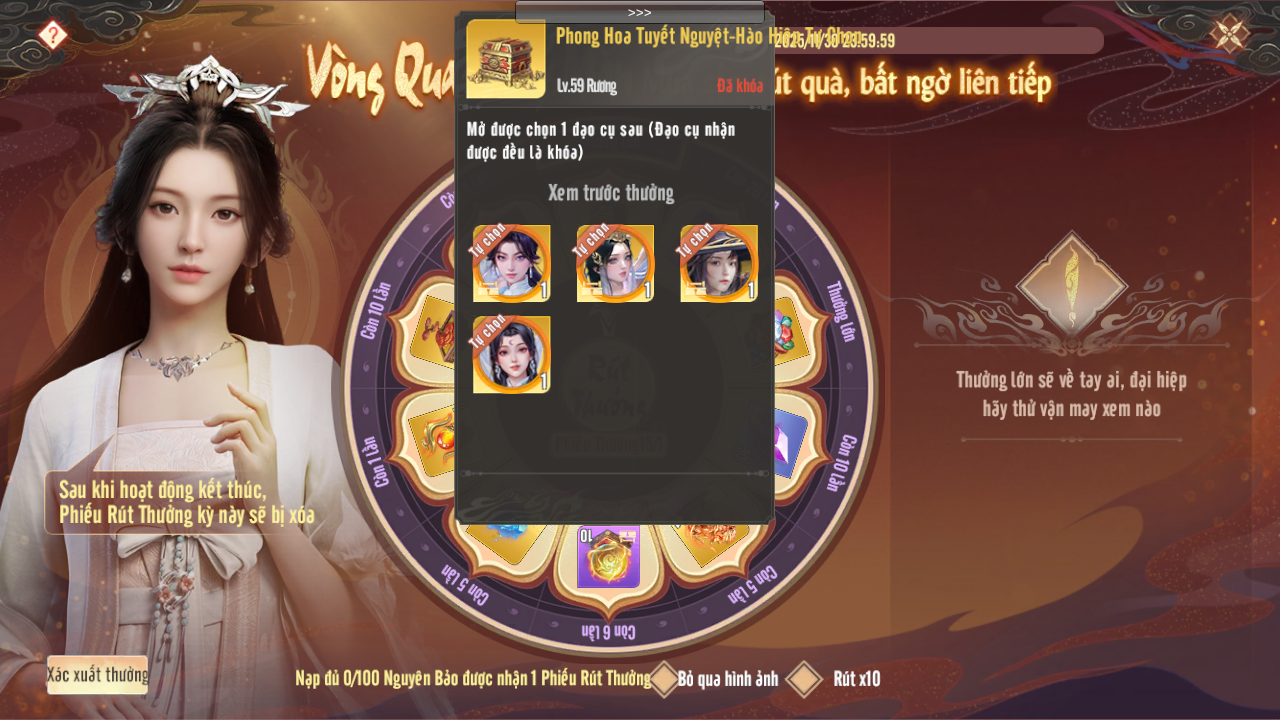The width and height of the screenshot is (1280, 720).
Task: Choose the purple-haired heroine reward
Action: pyautogui.click(x=511, y=263)
